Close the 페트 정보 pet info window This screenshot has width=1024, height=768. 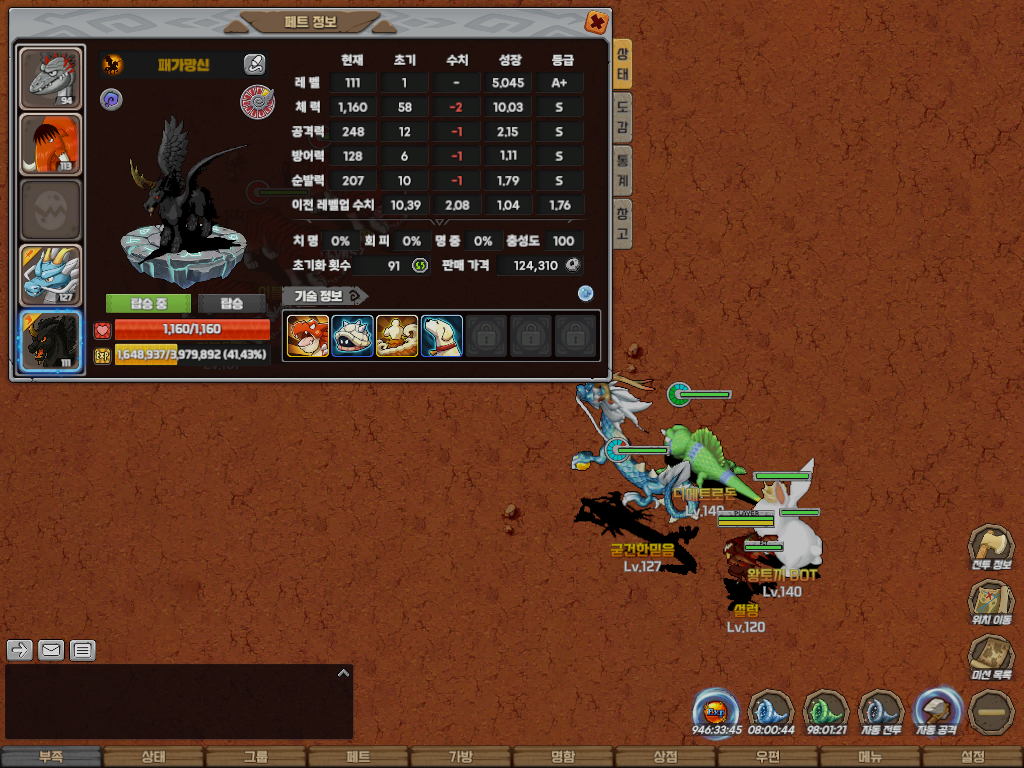coord(594,22)
